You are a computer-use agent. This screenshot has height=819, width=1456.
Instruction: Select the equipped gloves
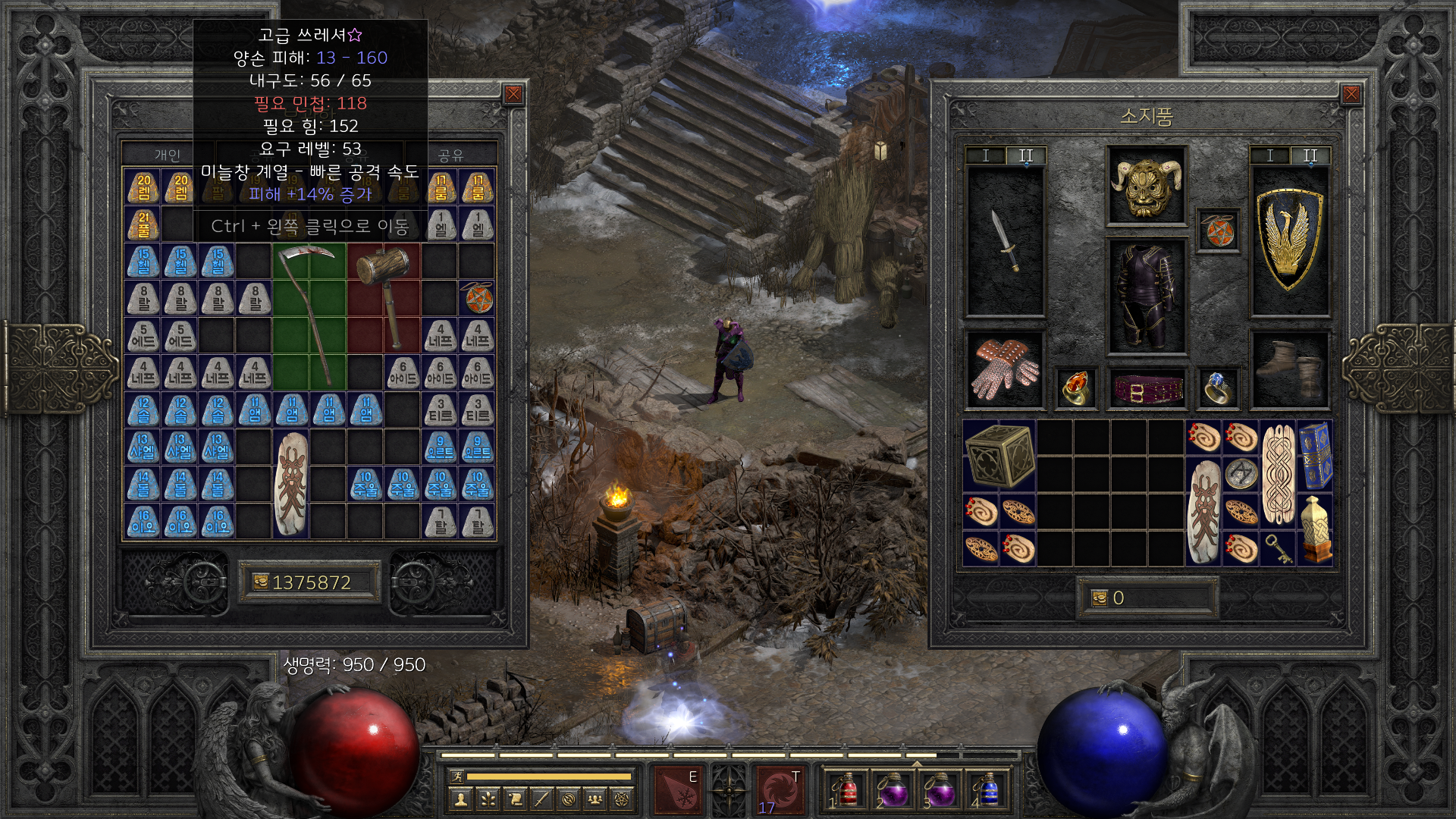click(1006, 370)
